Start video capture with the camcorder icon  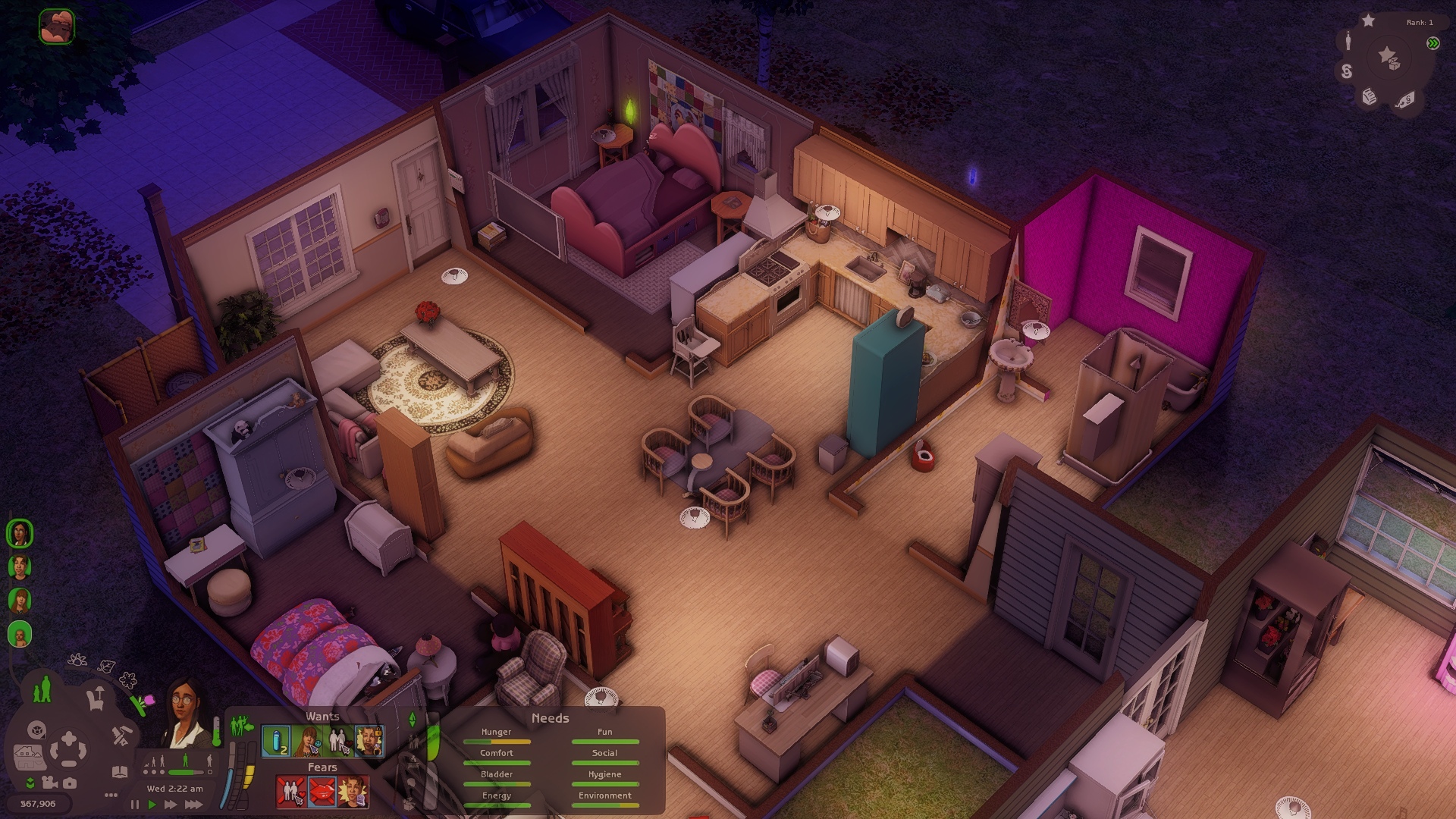[x=50, y=783]
